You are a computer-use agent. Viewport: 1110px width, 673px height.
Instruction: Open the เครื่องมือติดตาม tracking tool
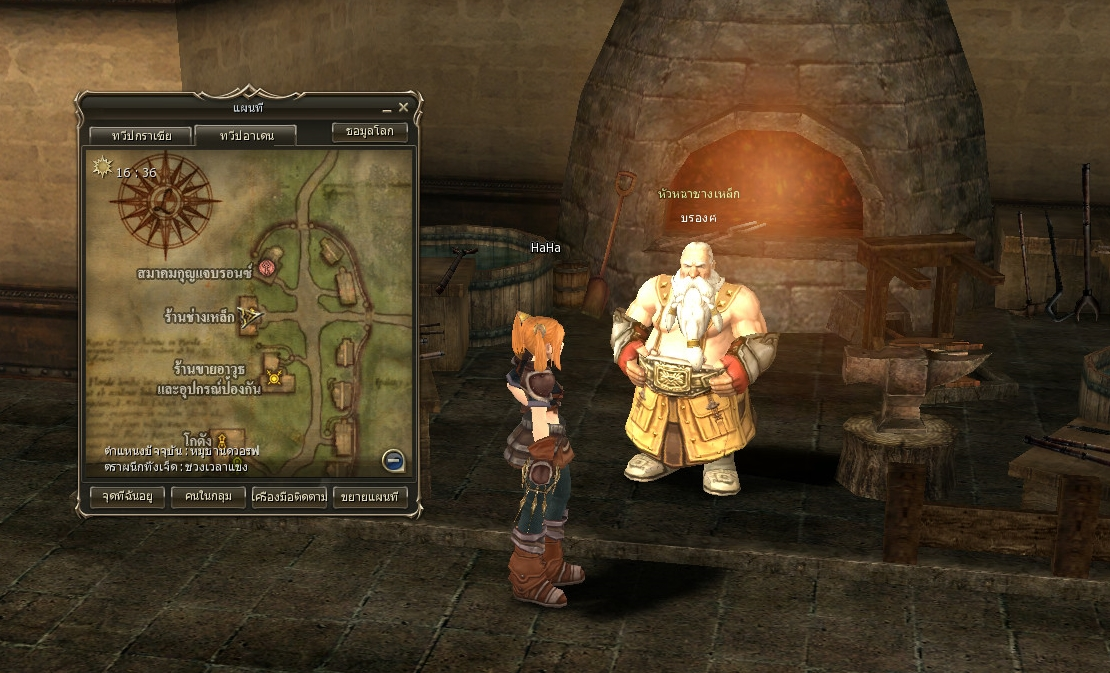(x=290, y=496)
